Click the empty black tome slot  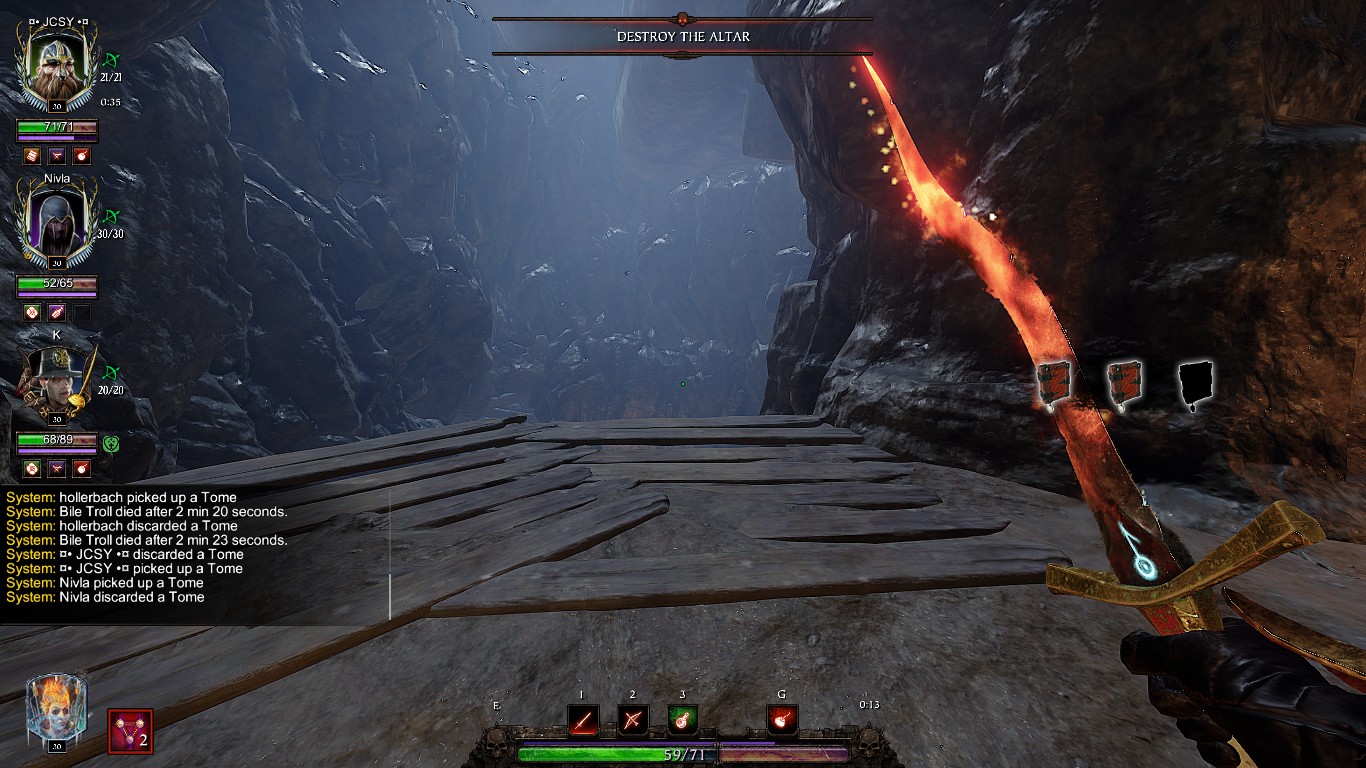tap(1195, 384)
